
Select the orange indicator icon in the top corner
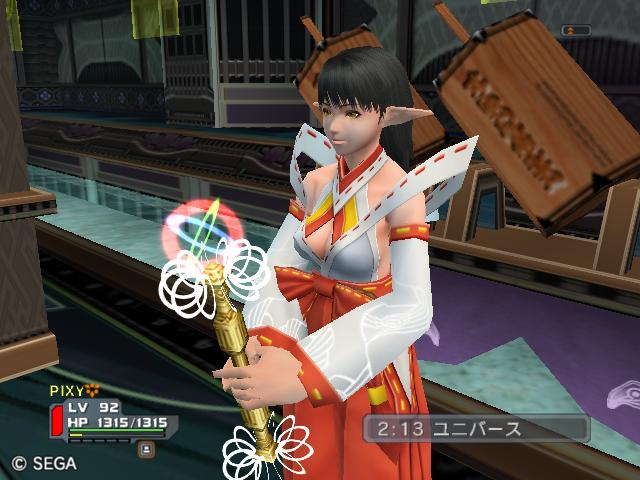(572, 31)
